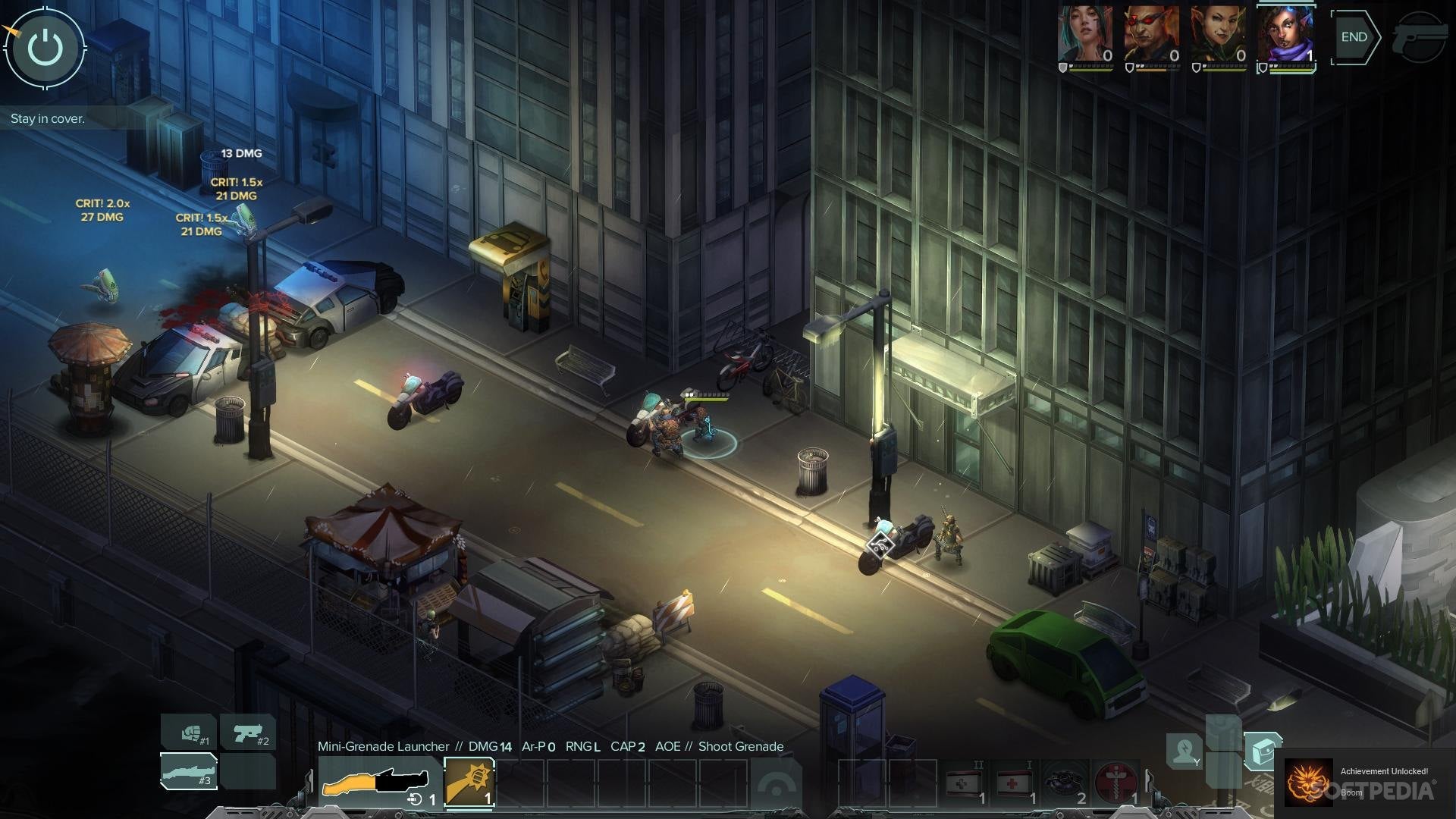Select grenade launcher weapon slot #3

coord(189,771)
